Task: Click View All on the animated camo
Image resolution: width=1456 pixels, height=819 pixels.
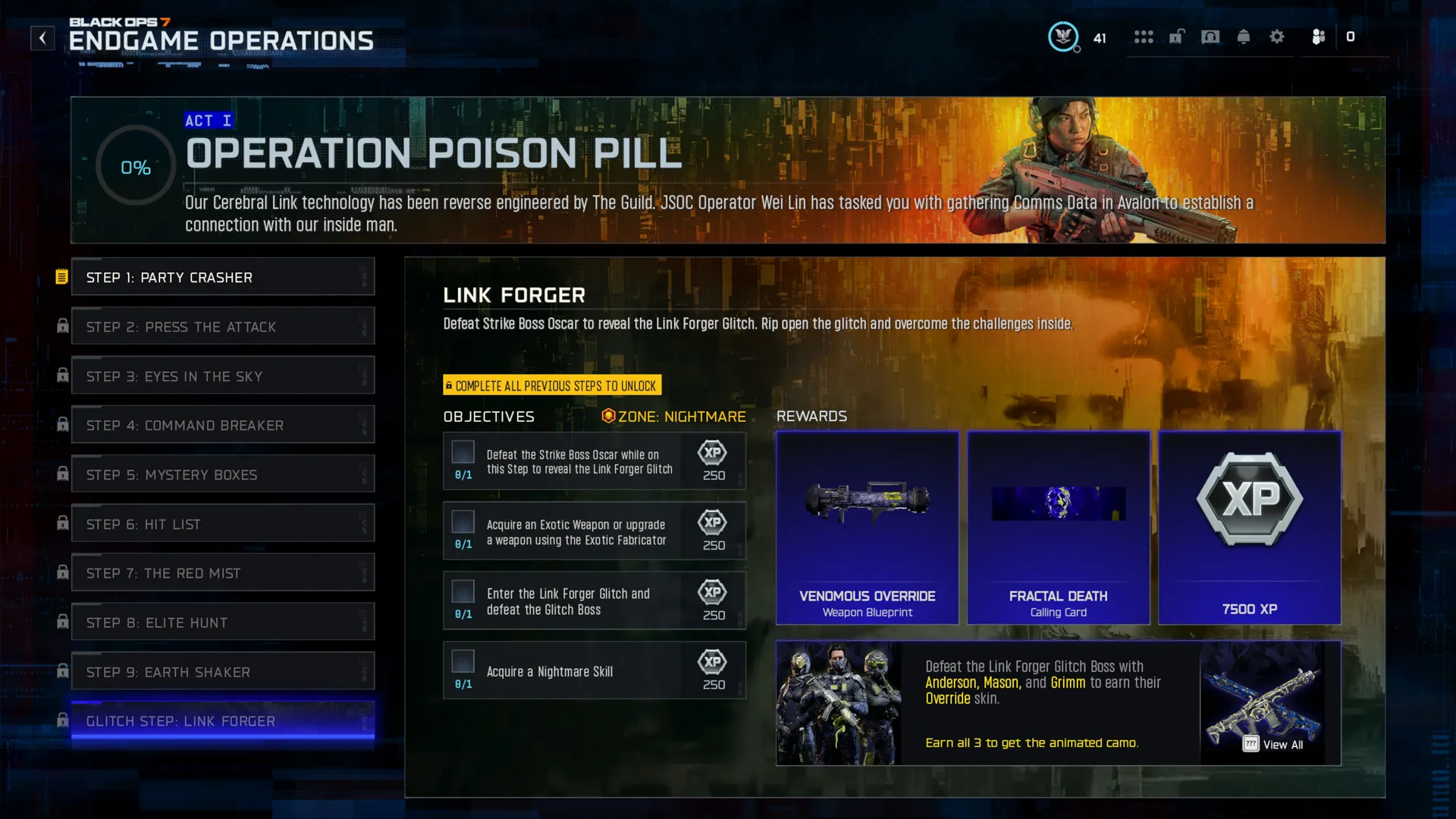Action: click(x=1274, y=745)
